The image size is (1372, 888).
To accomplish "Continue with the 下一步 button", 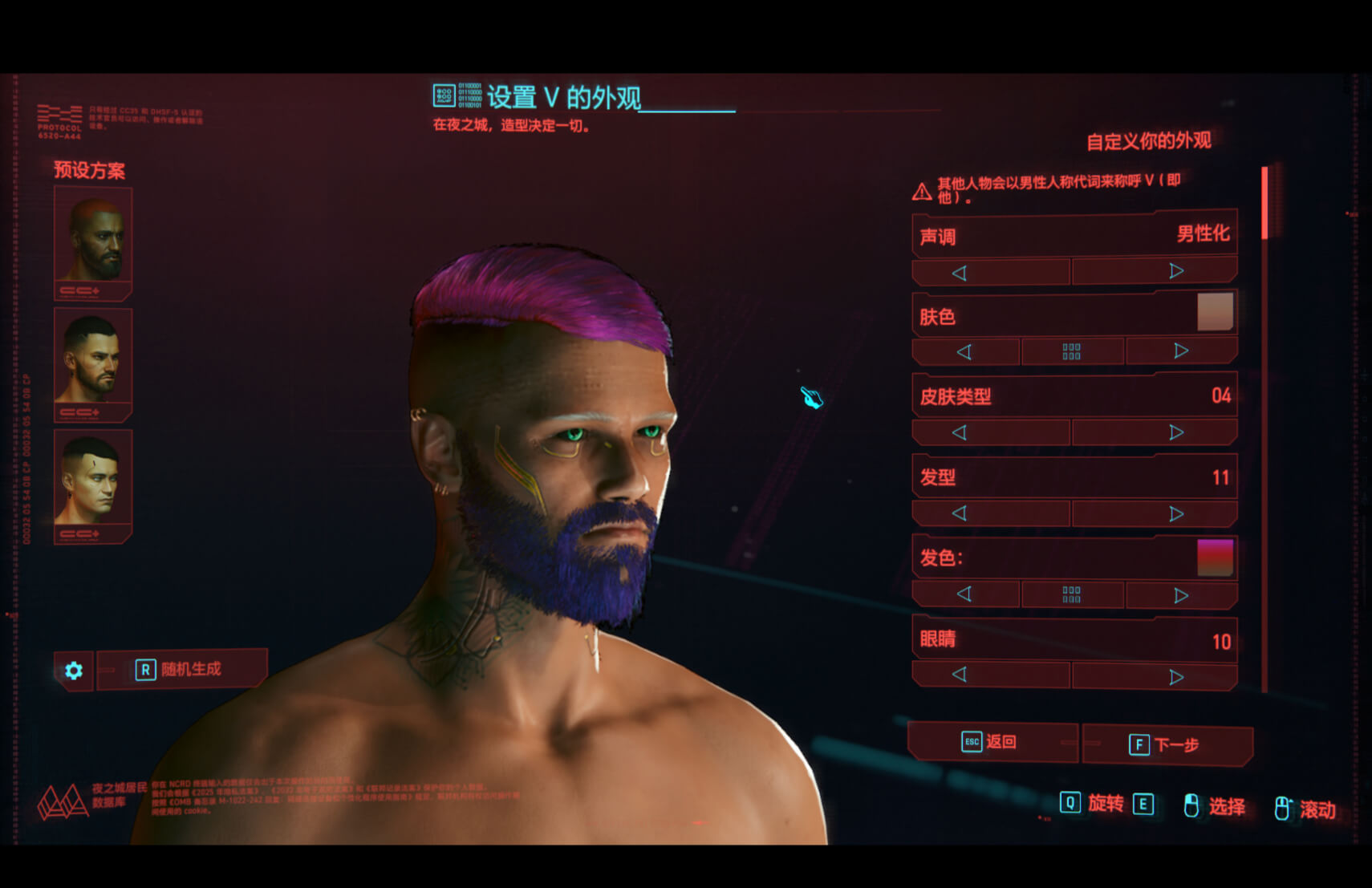I will point(1167,744).
